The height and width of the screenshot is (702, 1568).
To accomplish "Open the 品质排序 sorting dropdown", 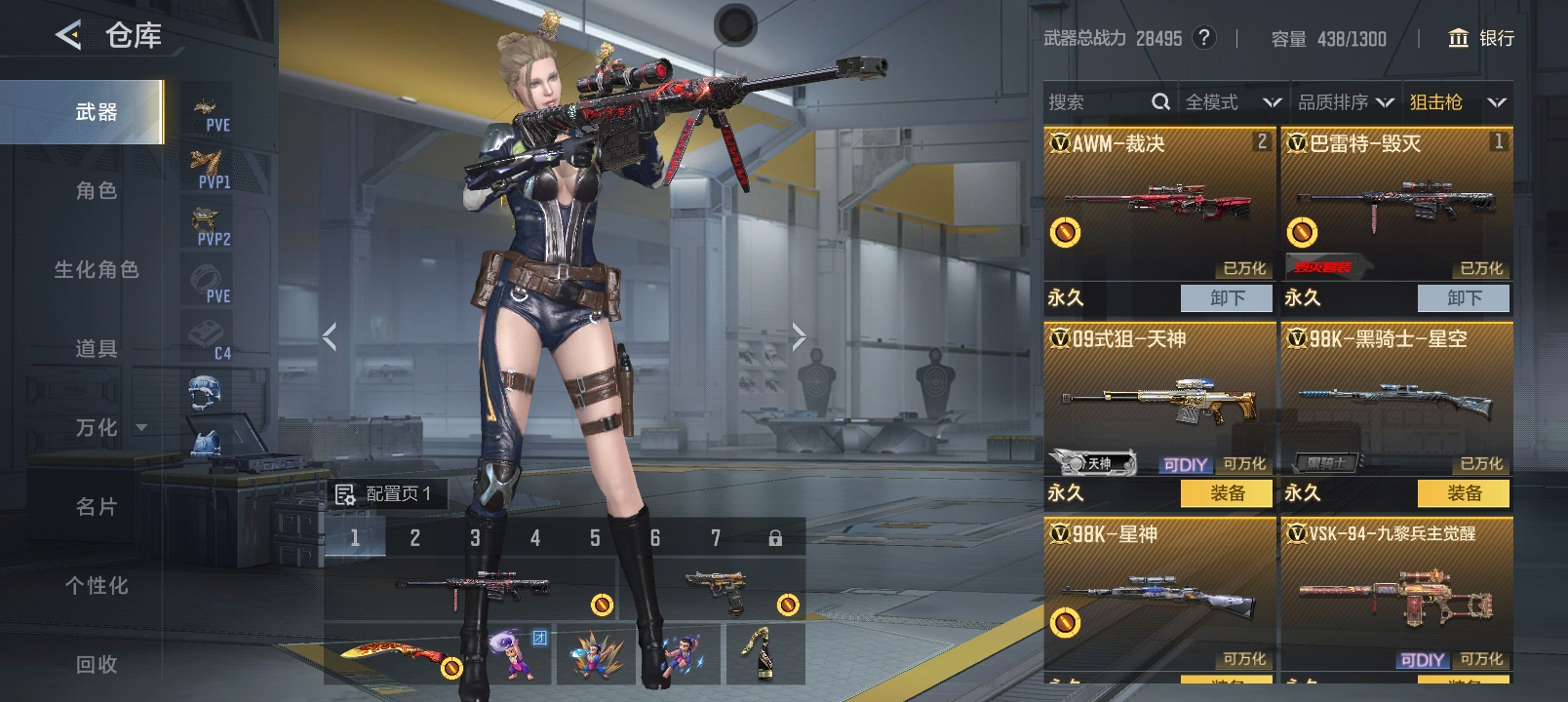I will (1346, 102).
